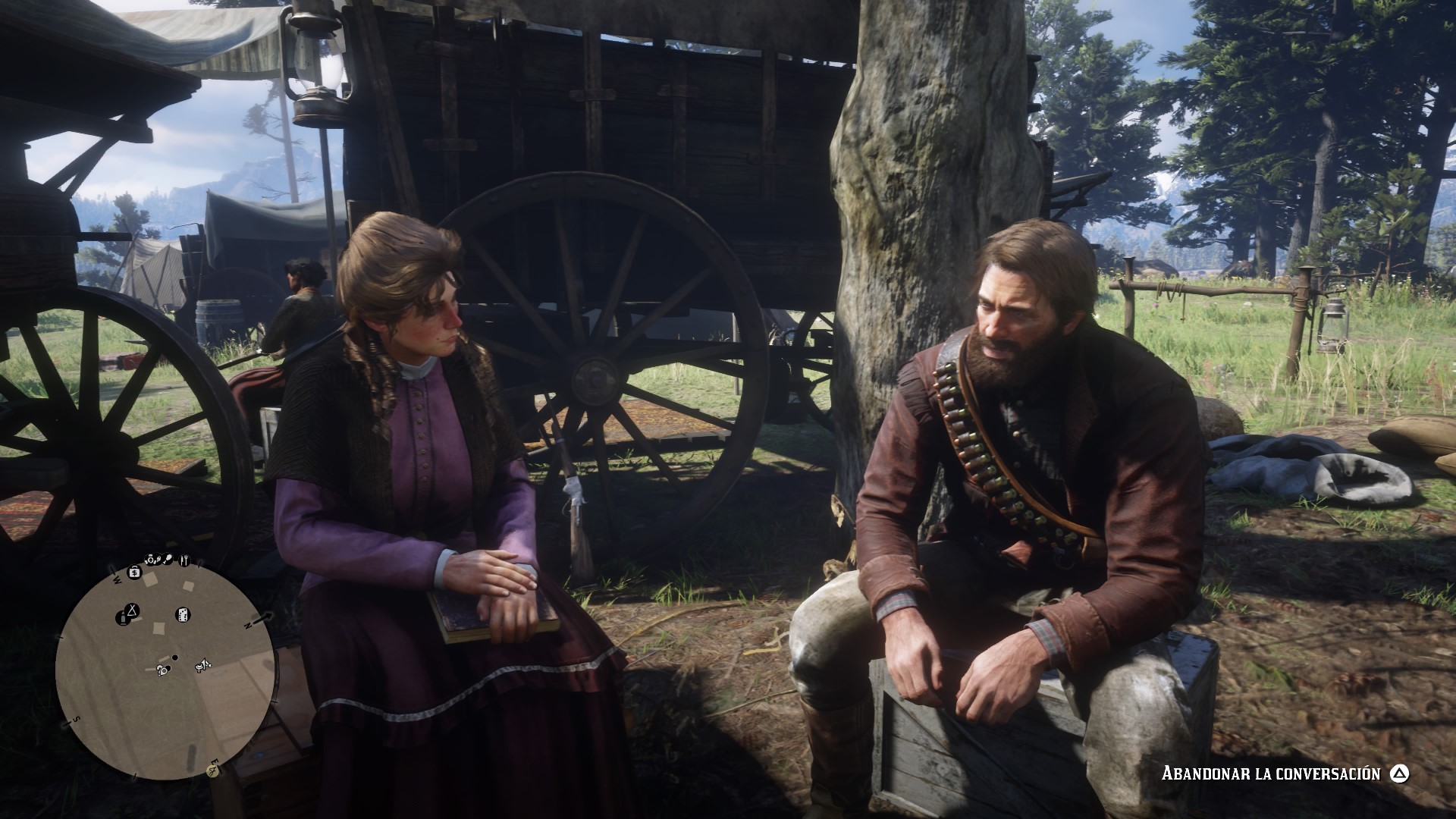Select the dollar bag marker on minimap

point(134,571)
